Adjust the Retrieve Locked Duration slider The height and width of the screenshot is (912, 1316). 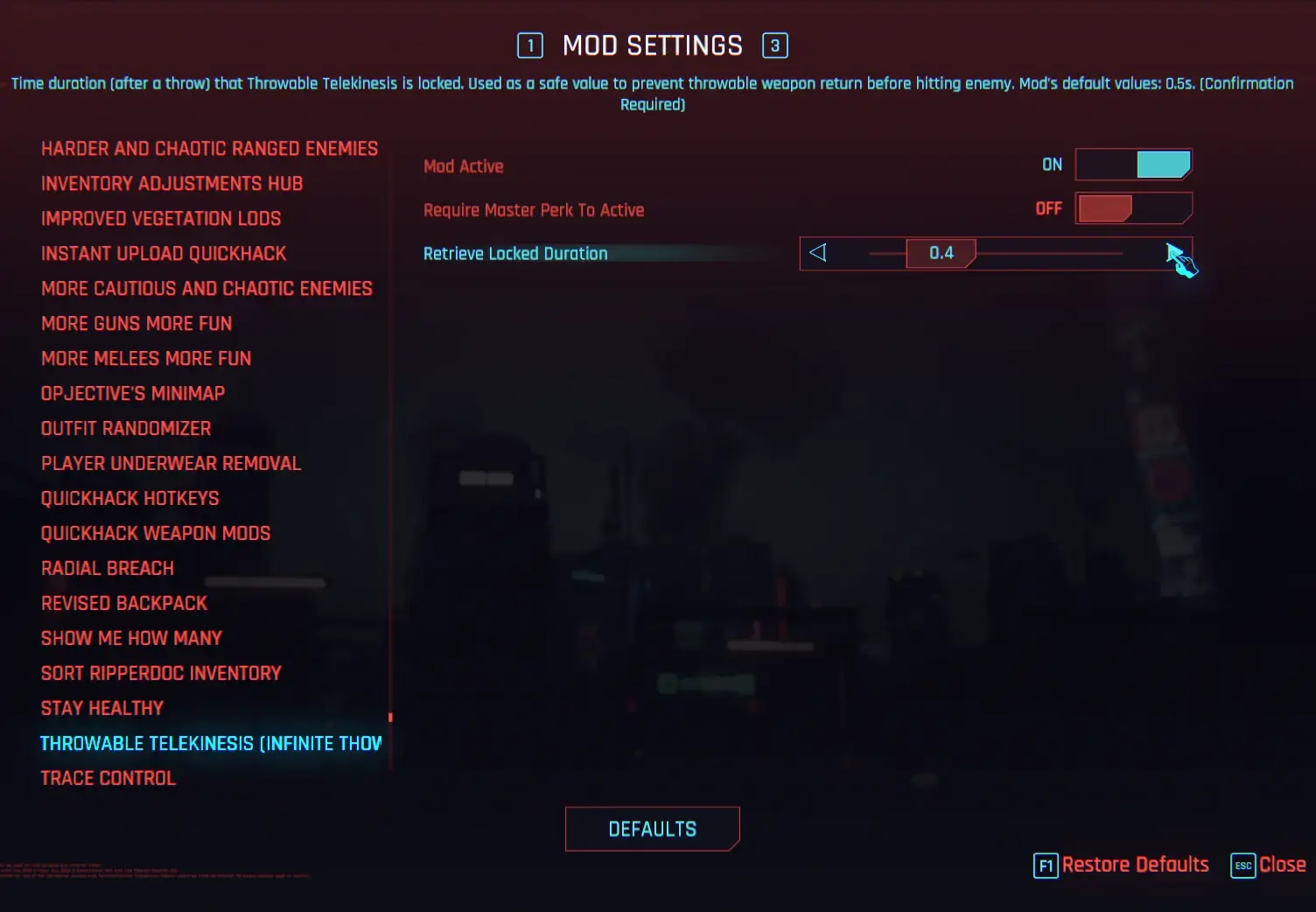coord(1050,253)
